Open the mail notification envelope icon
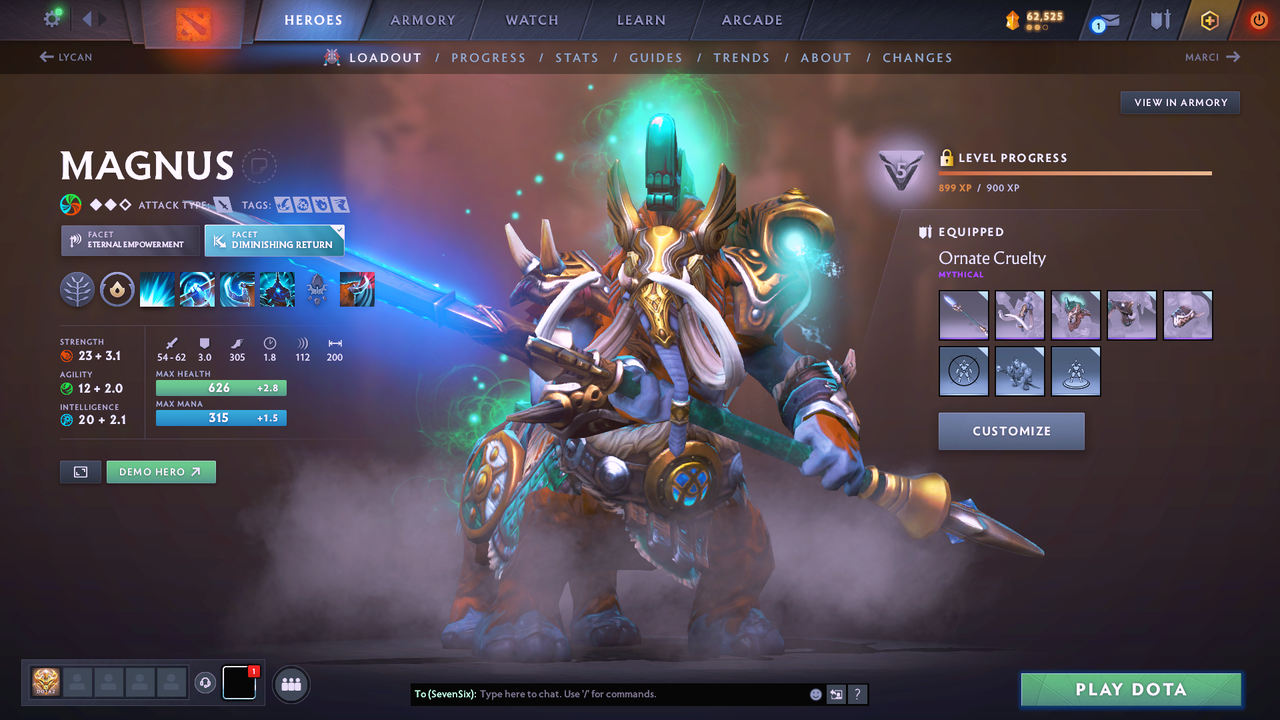The height and width of the screenshot is (720, 1280). (1104, 19)
